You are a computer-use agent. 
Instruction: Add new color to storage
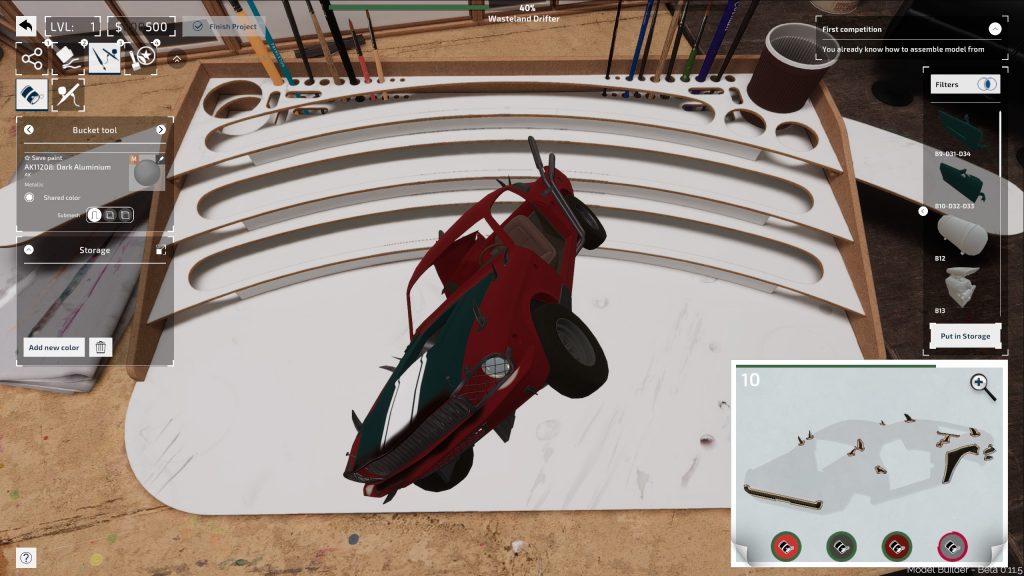coord(54,347)
